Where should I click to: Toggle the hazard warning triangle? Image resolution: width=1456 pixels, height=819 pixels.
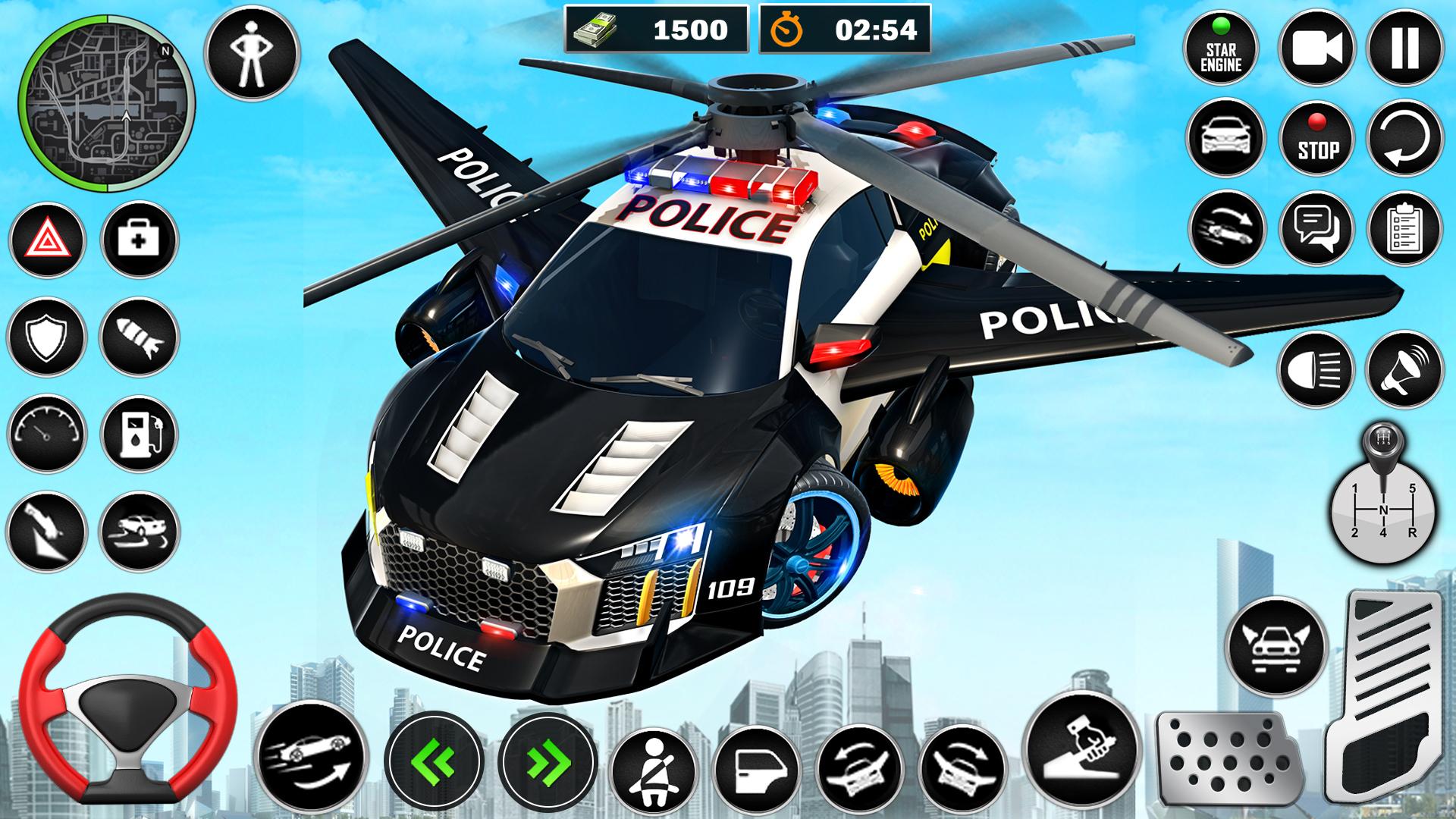[47, 241]
